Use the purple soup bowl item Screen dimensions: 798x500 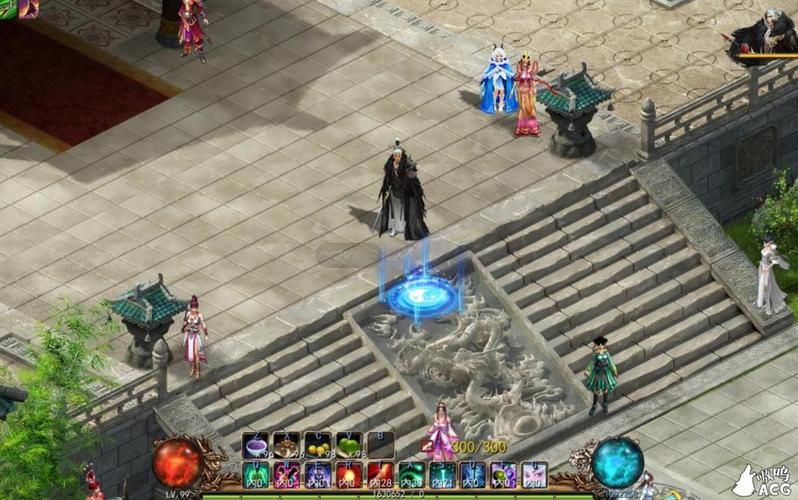[256, 445]
